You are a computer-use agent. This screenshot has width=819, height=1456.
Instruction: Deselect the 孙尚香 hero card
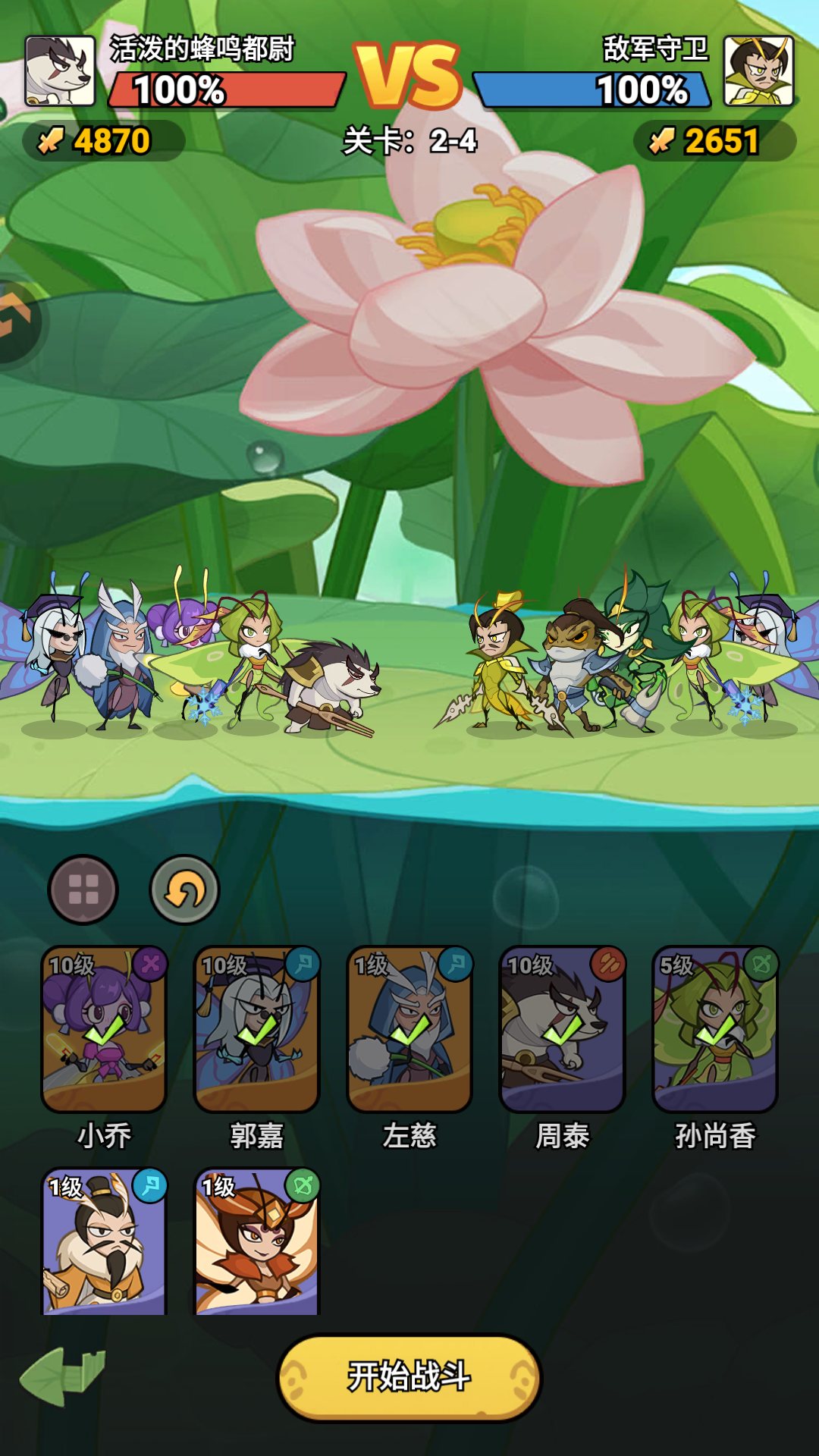715,1029
